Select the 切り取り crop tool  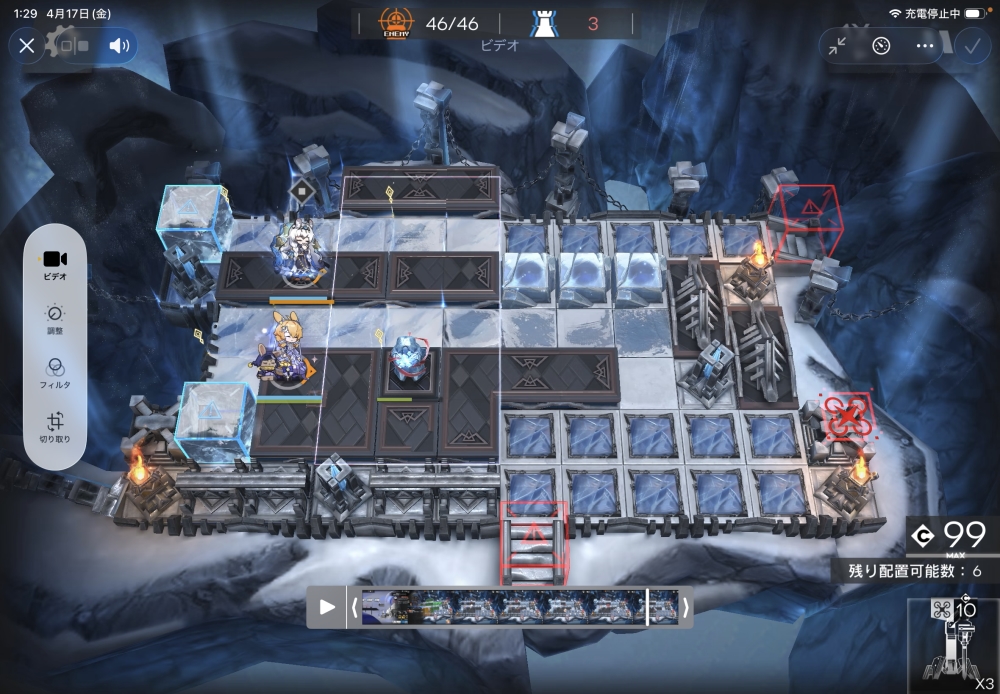click(55, 427)
